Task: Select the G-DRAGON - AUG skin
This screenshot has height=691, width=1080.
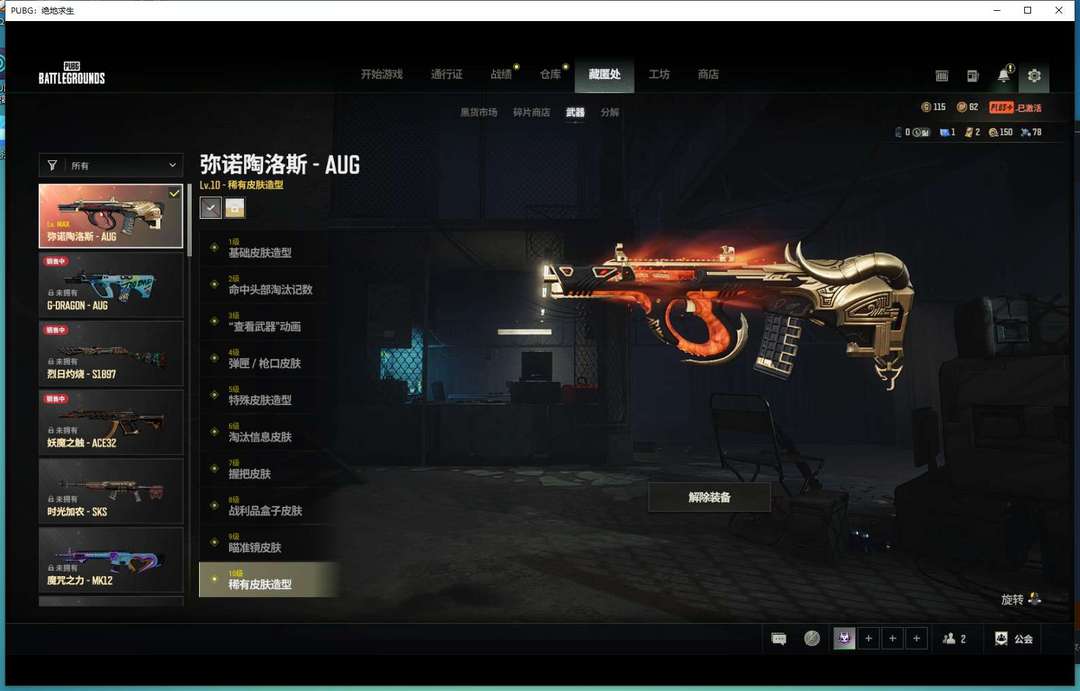Action: pos(111,285)
